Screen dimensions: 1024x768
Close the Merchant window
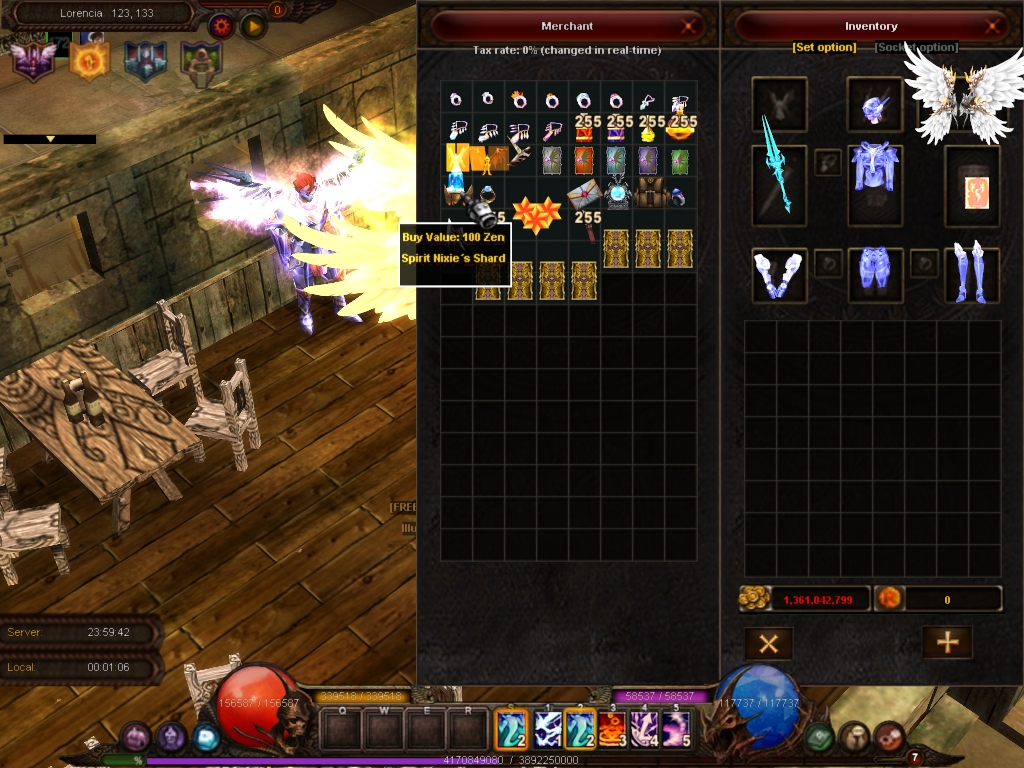tap(688, 27)
